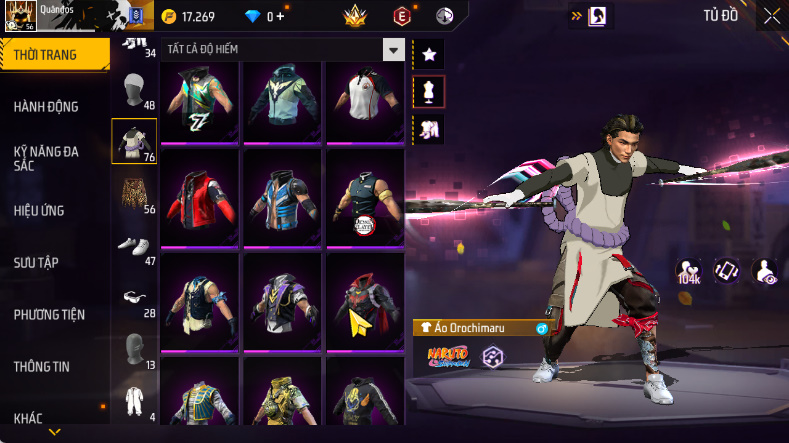Open the HÀNH ĐỘNG menu section
Viewport: 789px width, 443px height.
coord(46,107)
